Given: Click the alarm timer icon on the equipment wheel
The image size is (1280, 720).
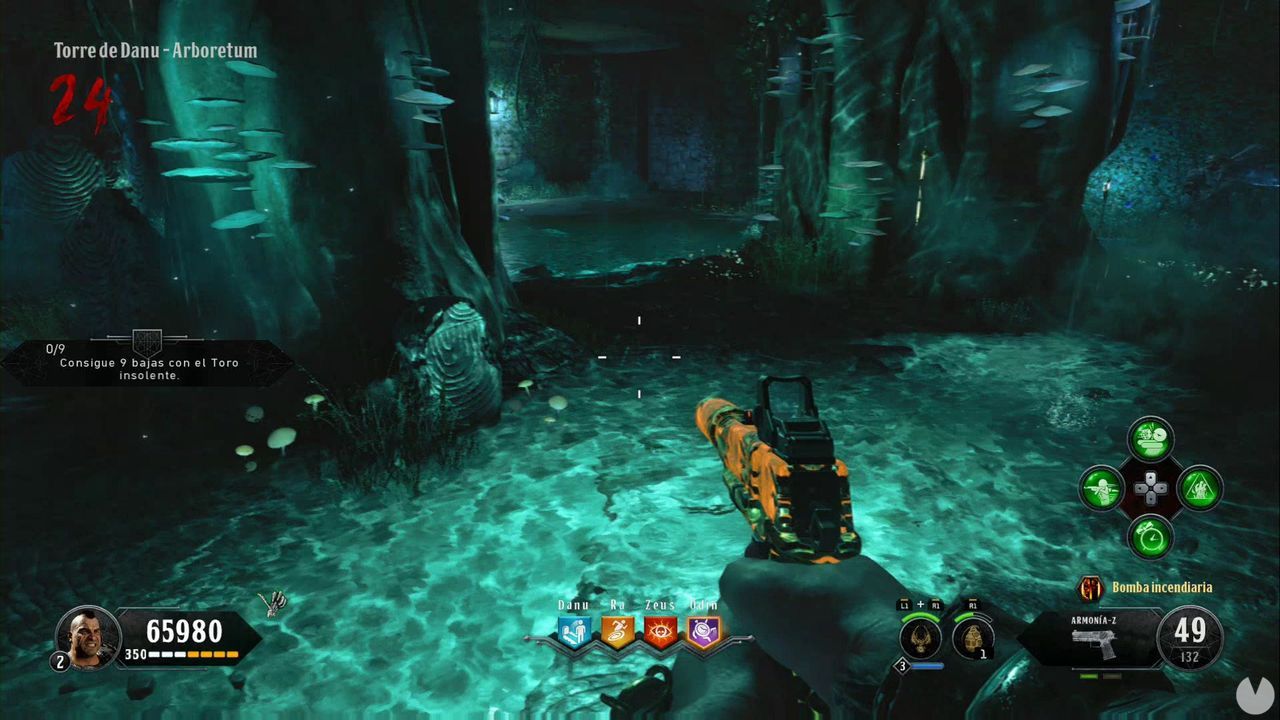Looking at the screenshot, I should 1150,538.
